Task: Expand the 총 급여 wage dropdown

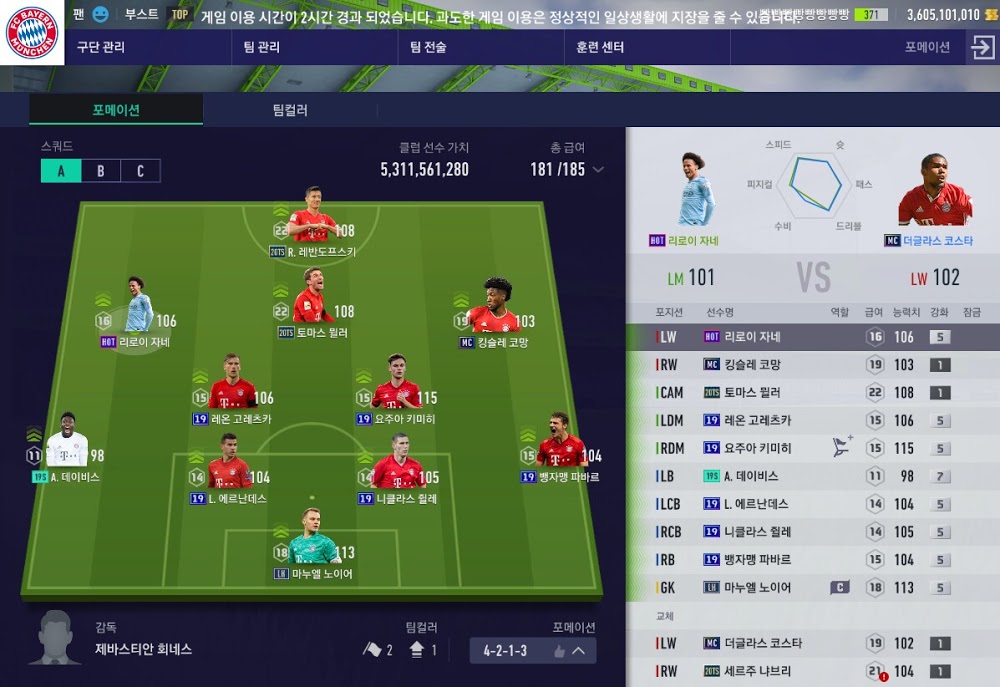Action: [x=598, y=170]
